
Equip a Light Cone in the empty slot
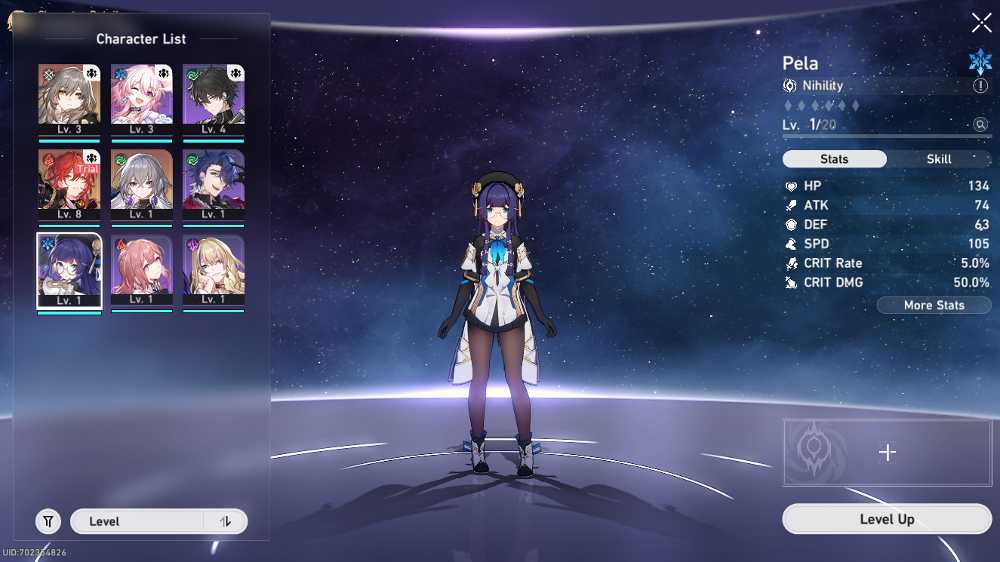click(887, 452)
